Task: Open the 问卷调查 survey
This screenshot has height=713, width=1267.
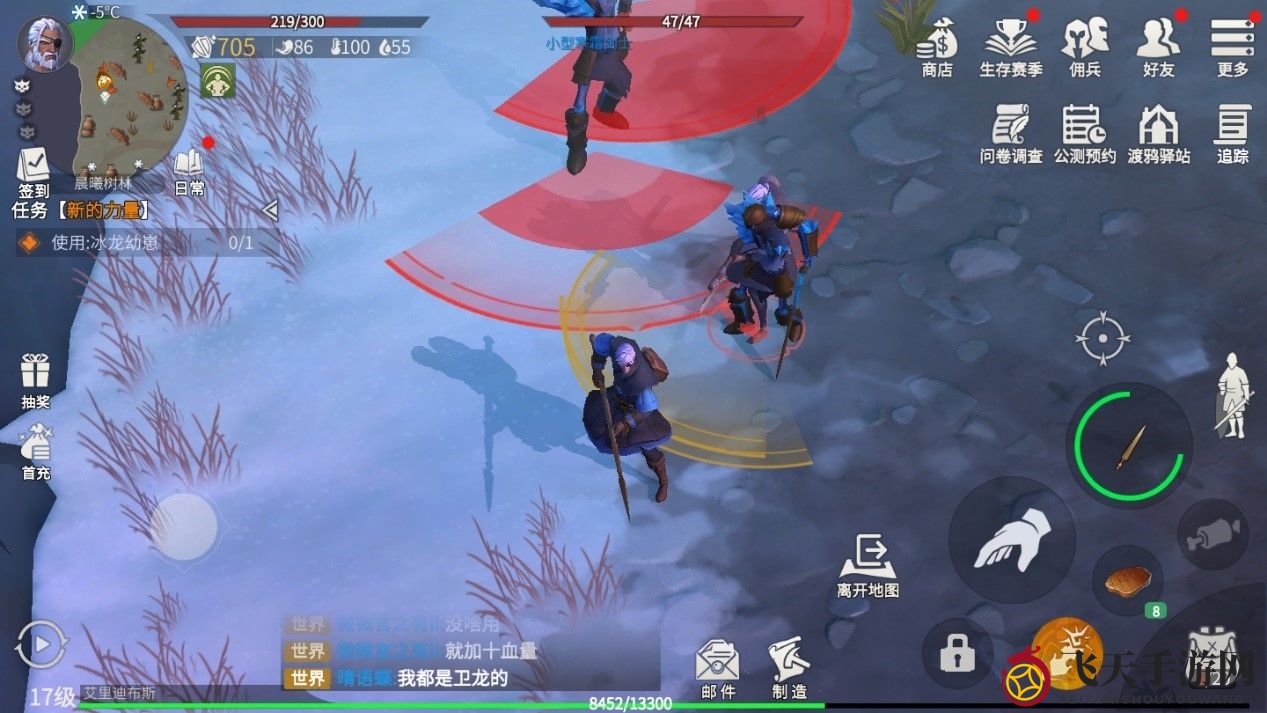Action: (1010, 133)
